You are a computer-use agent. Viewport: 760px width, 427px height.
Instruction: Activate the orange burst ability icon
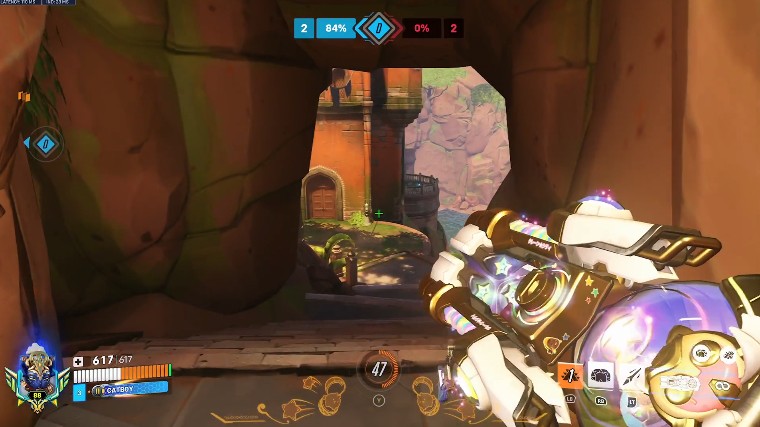(571, 376)
